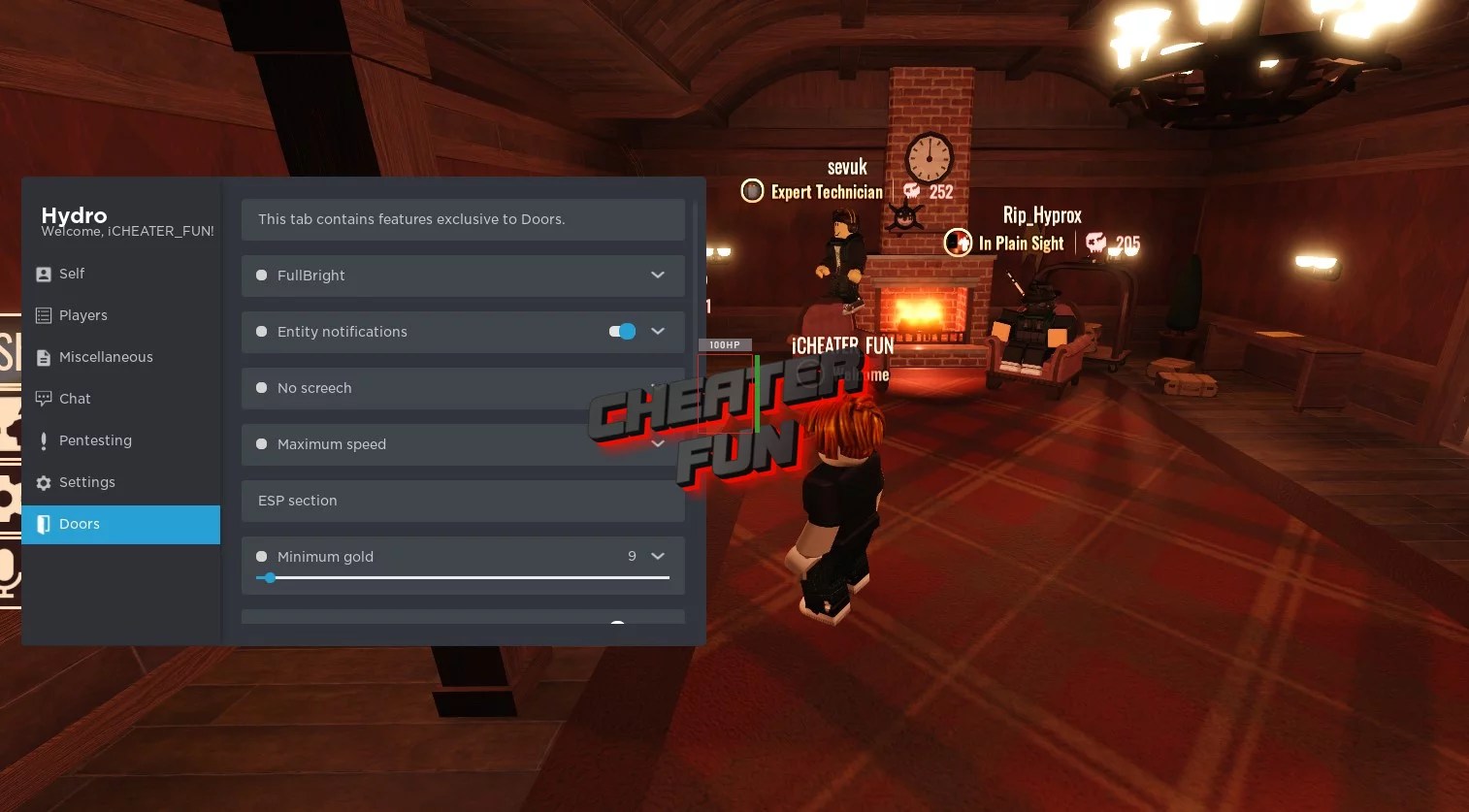Open the Minimum gold dropdown chevron
Screen dimensions: 1469x812
point(657,556)
